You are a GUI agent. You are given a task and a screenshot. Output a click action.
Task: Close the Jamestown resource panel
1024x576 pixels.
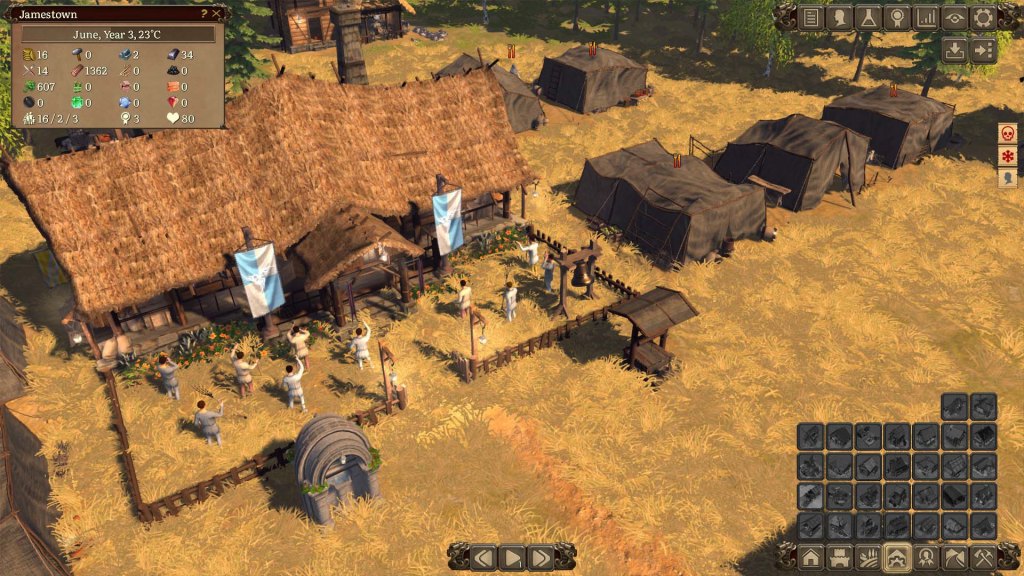pyautogui.click(x=218, y=14)
